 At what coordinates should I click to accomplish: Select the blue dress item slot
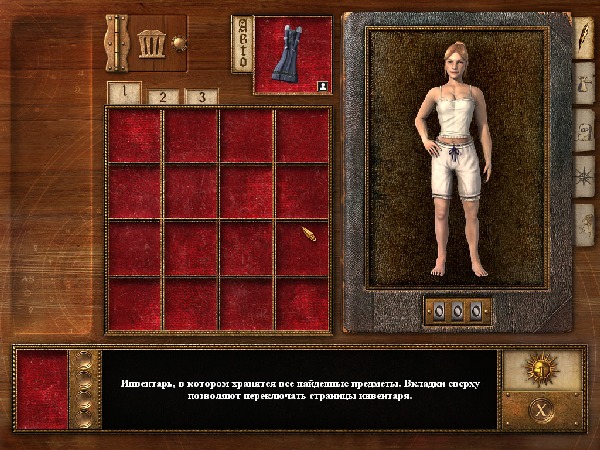pos(293,56)
